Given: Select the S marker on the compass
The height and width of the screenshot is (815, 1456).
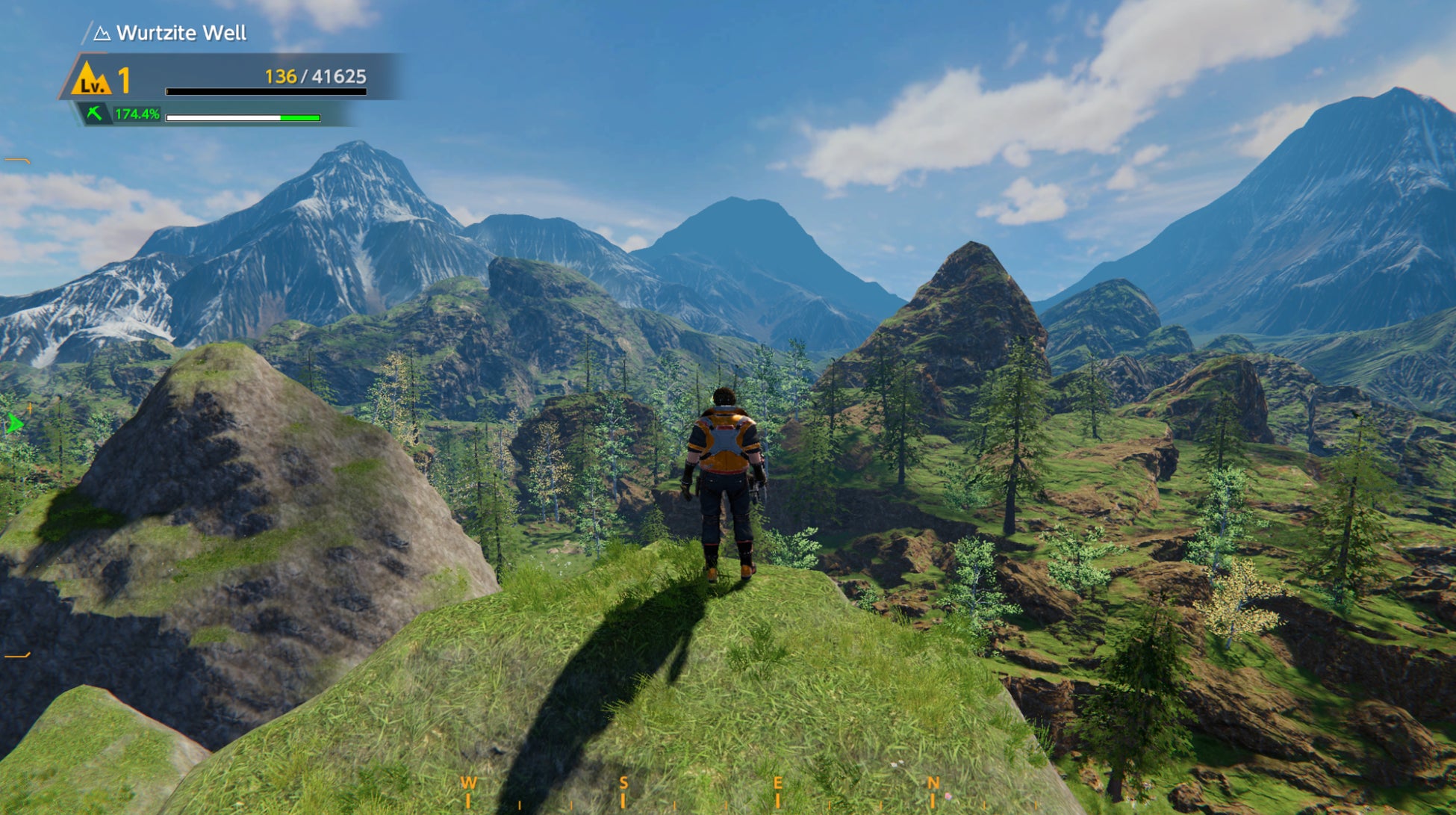Looking at the screenshot, I should 623,783.
